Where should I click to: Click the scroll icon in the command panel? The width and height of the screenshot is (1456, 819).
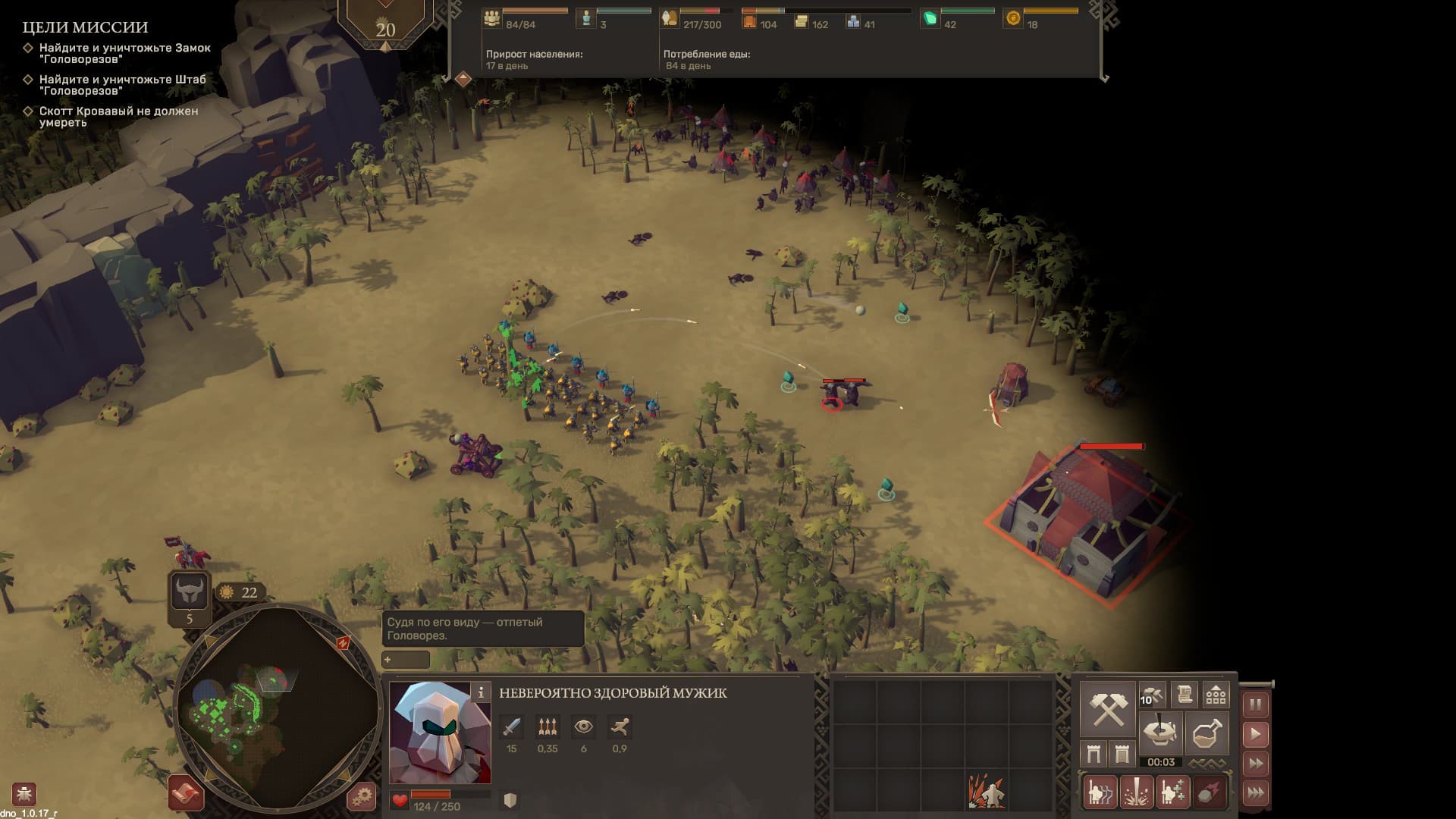coord(1184,695)
